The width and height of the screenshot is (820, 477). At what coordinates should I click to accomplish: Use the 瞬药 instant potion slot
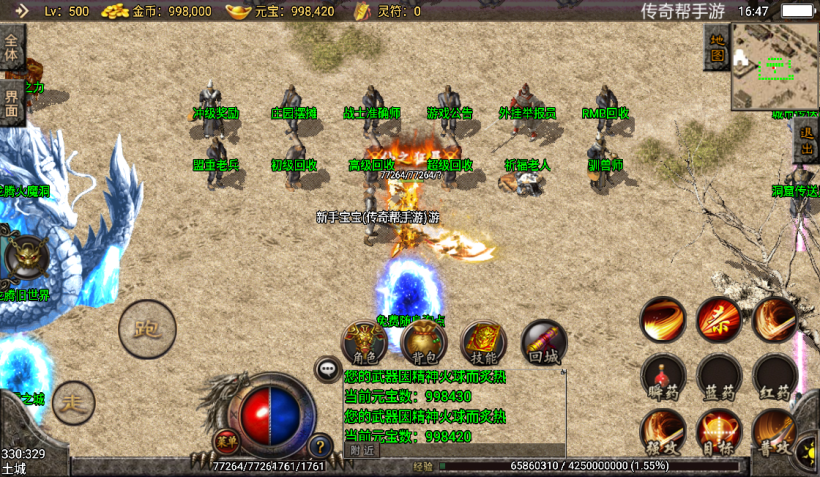tap(662, 375)
